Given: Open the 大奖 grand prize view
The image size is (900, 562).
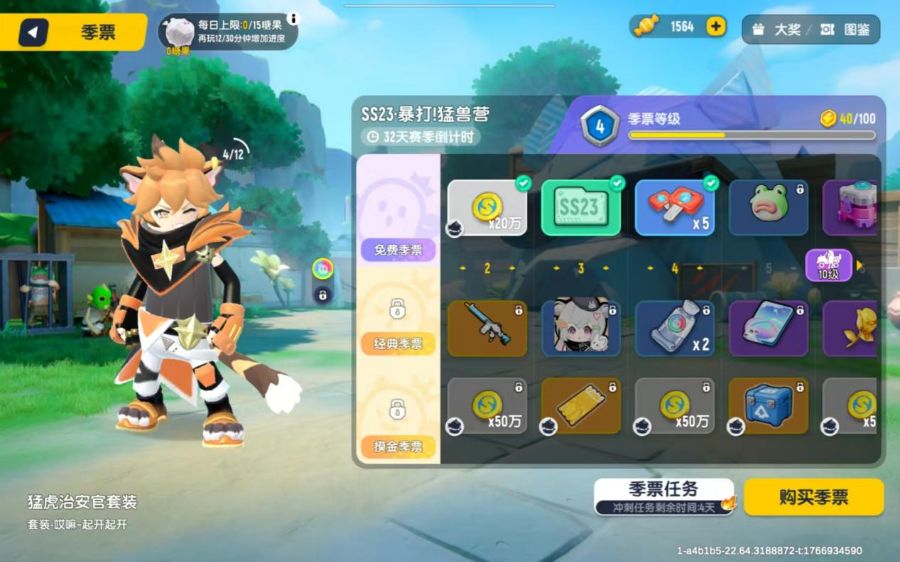Looking at the screenshot, I should (777, 29).
